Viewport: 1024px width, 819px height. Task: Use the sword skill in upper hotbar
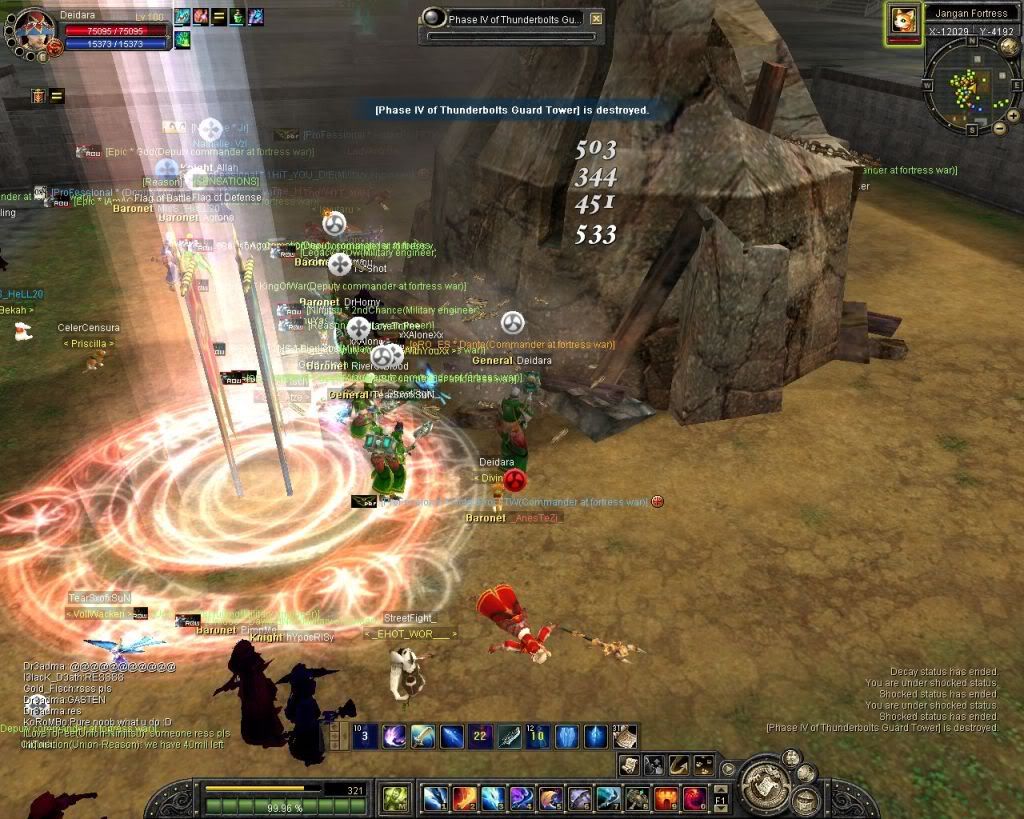[424, 737]
